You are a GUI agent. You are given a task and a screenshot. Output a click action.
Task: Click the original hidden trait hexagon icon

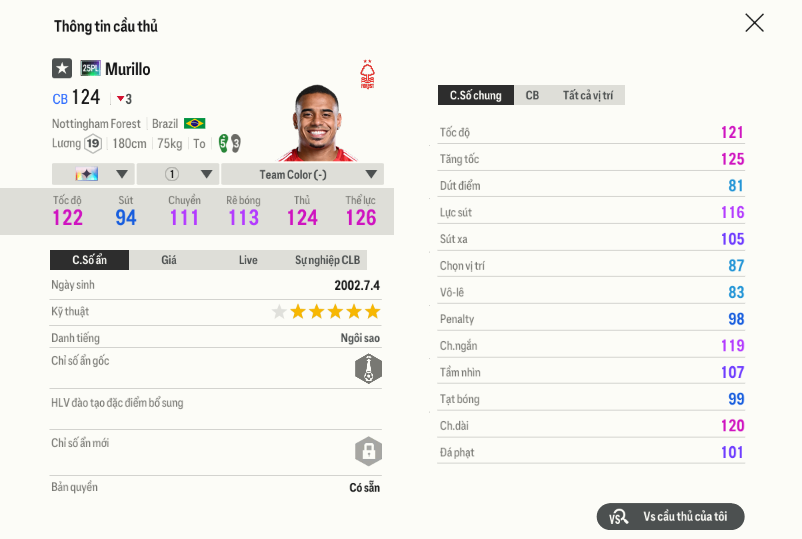[369, 369]
